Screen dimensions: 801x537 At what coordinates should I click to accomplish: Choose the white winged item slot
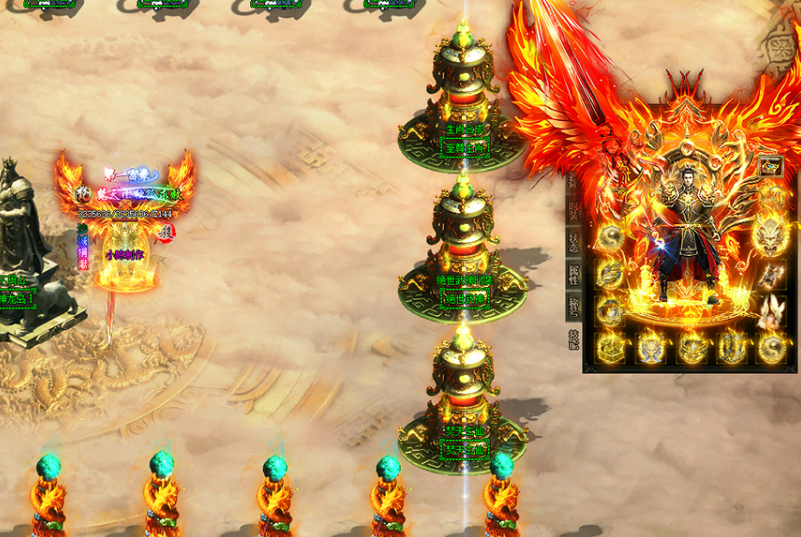point(770,311)
